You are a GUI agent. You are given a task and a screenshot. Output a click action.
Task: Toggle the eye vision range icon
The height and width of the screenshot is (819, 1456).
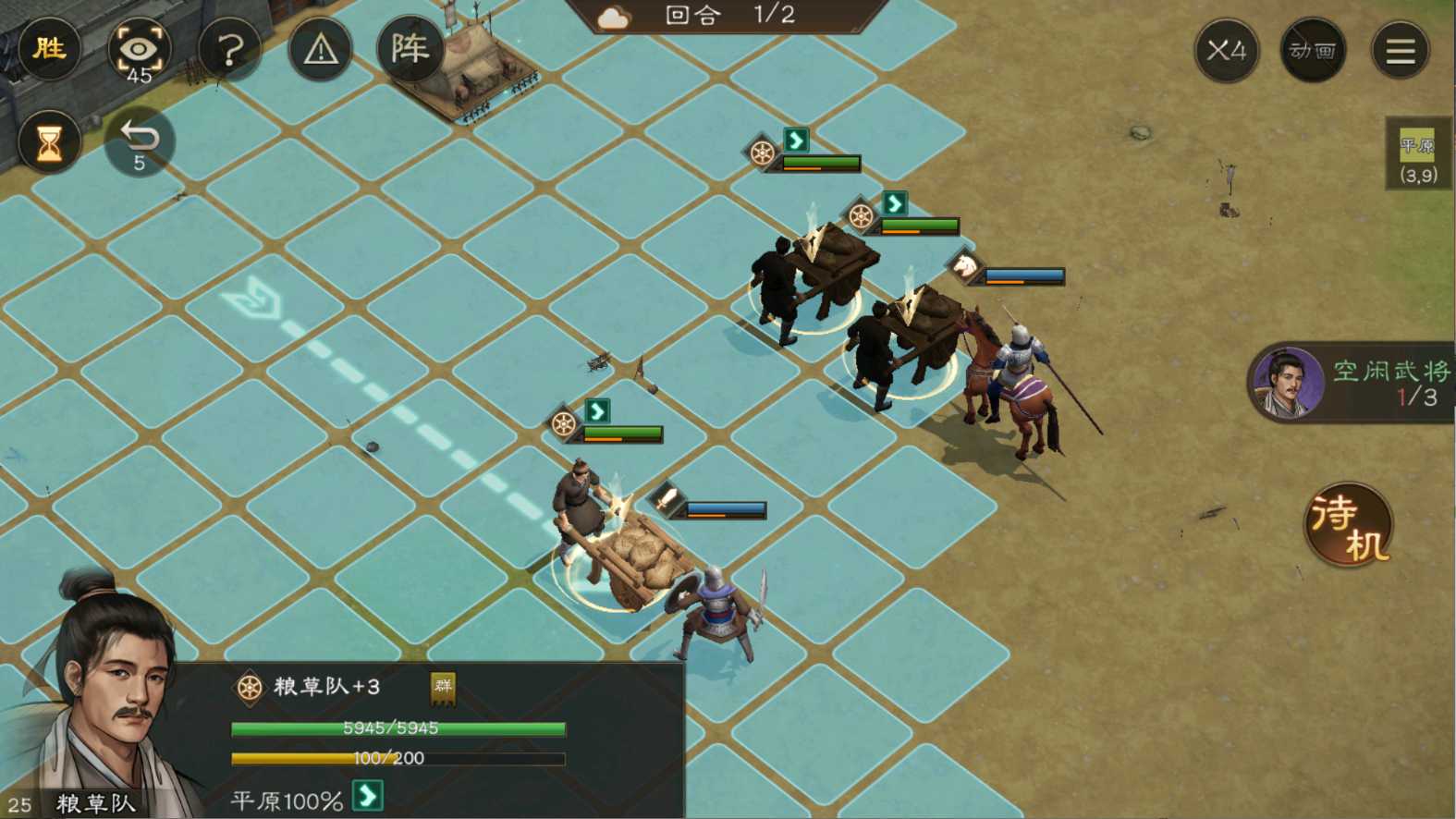point(139,50)
